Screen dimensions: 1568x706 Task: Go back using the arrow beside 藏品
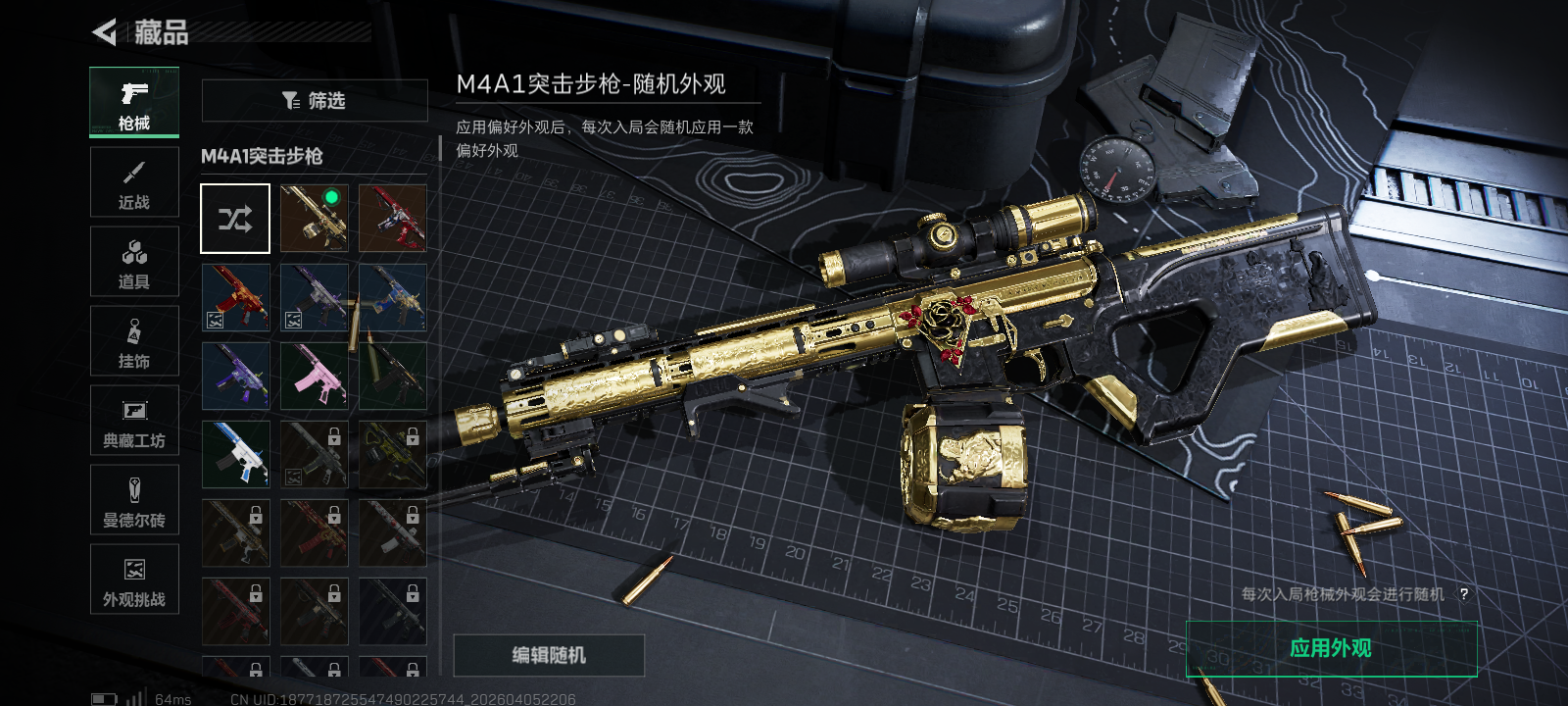[104, 32]
